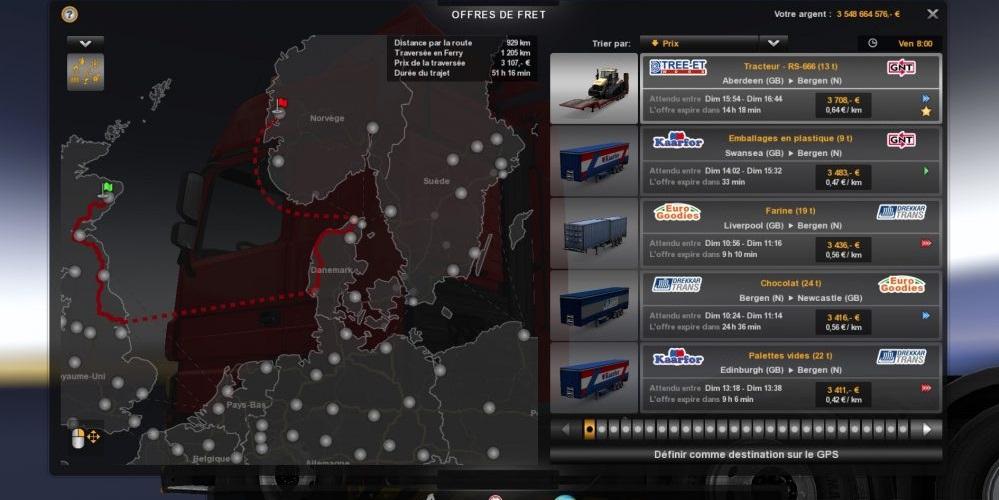Select the Tracteur RS-666 Aberdeen offer
This screenshot has width=999, height=500.
(x=790, y=88)
